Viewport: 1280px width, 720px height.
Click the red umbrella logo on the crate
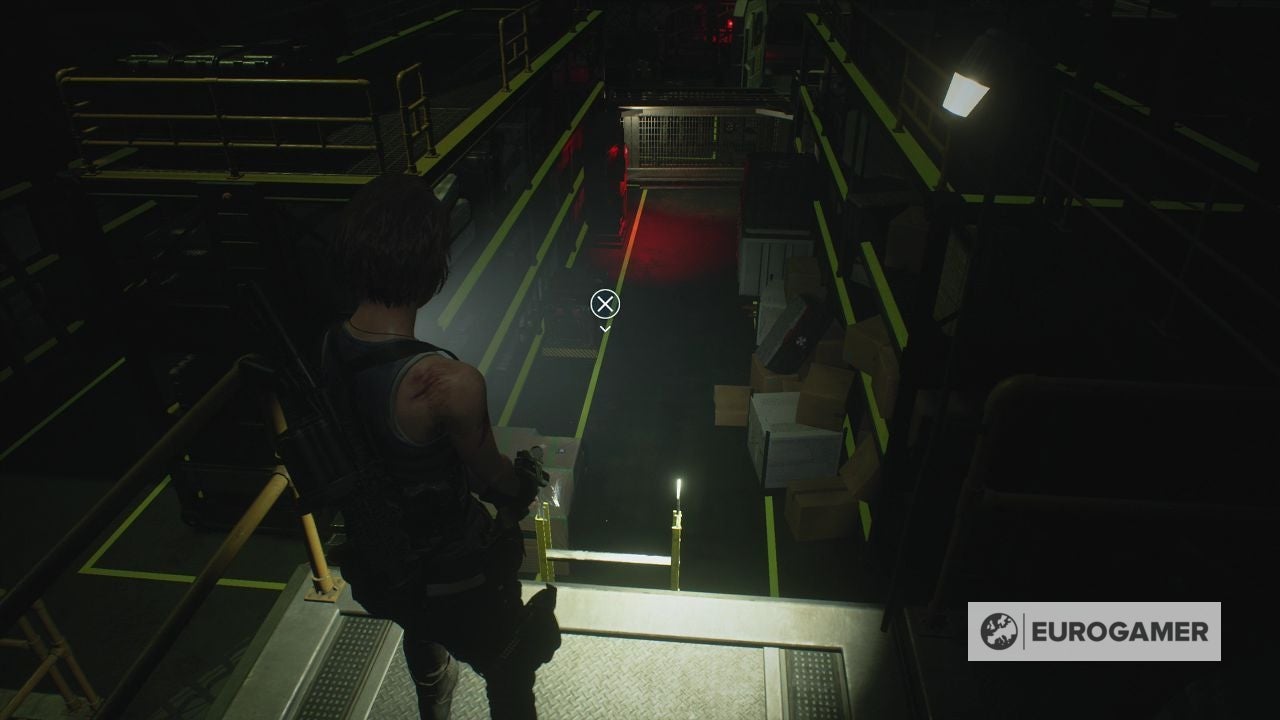(800, 340)
